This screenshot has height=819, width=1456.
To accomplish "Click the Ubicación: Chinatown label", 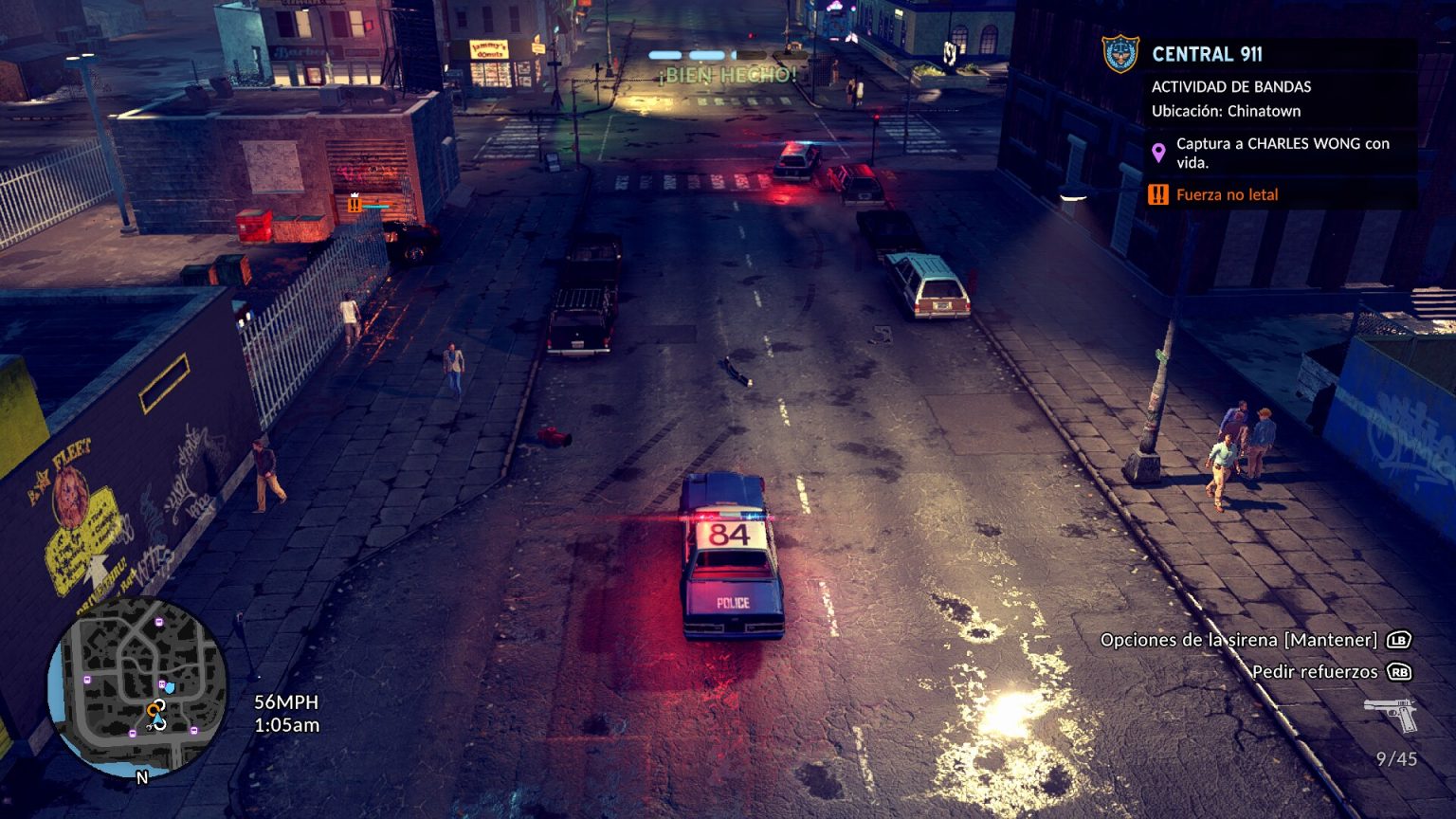I will [x=1227, y=110].
